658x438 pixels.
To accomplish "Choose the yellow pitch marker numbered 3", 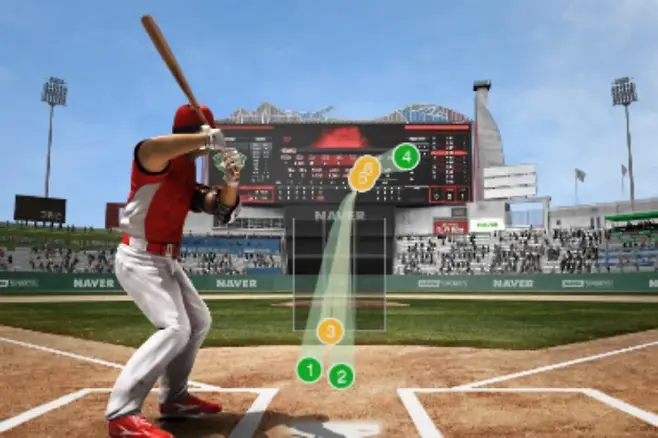I will [330, 331].
